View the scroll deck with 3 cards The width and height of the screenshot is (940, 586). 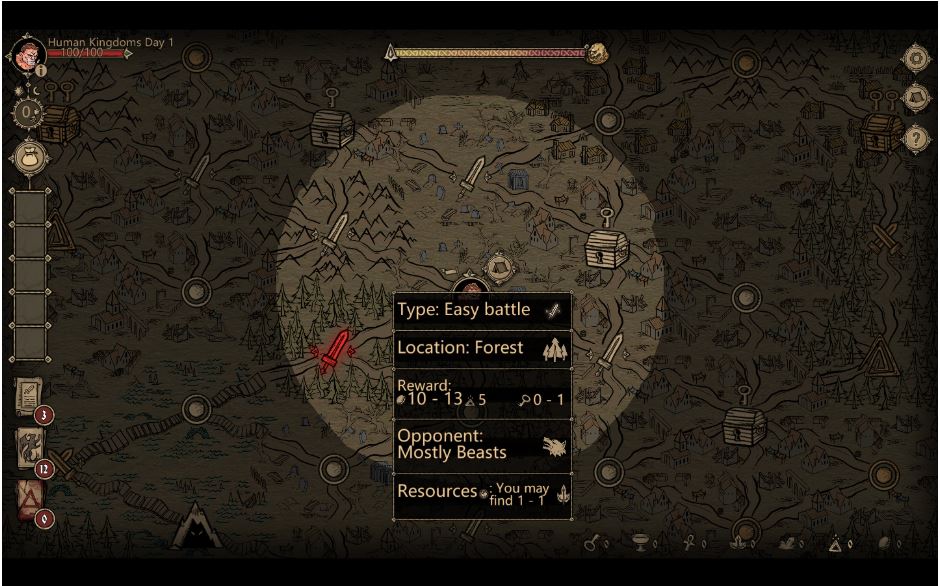30,398
